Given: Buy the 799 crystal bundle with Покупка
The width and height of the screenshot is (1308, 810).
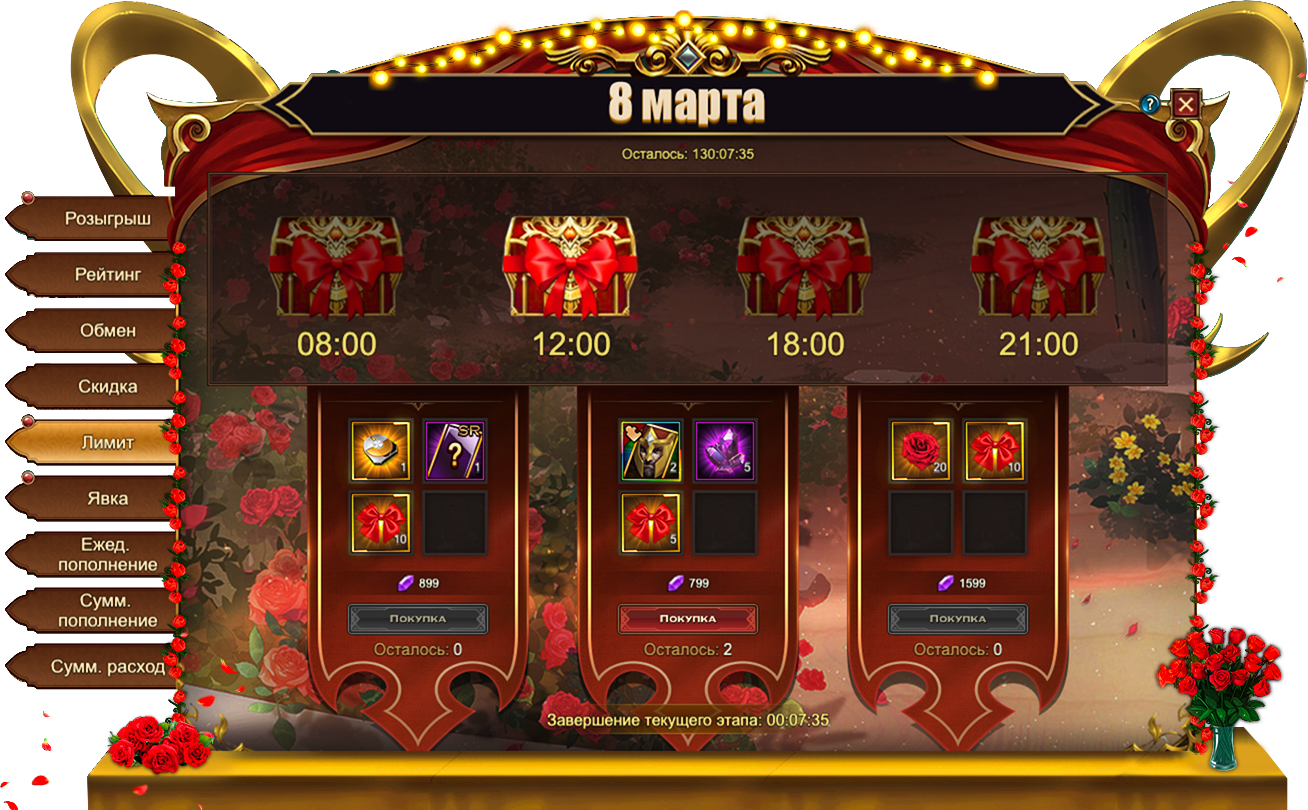Looking at the screenshot, I should [688, 618].
